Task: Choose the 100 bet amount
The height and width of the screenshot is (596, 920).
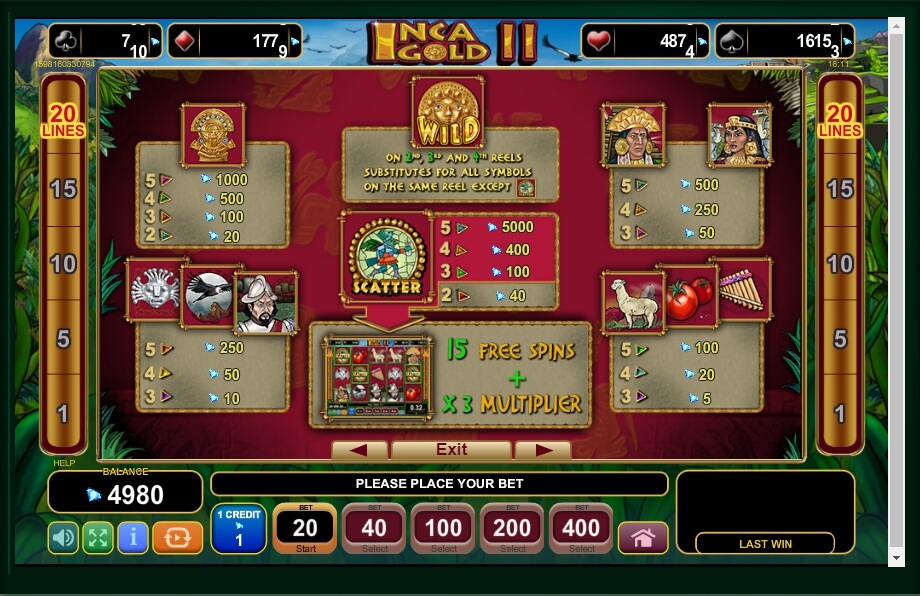Action: (443, 528)
